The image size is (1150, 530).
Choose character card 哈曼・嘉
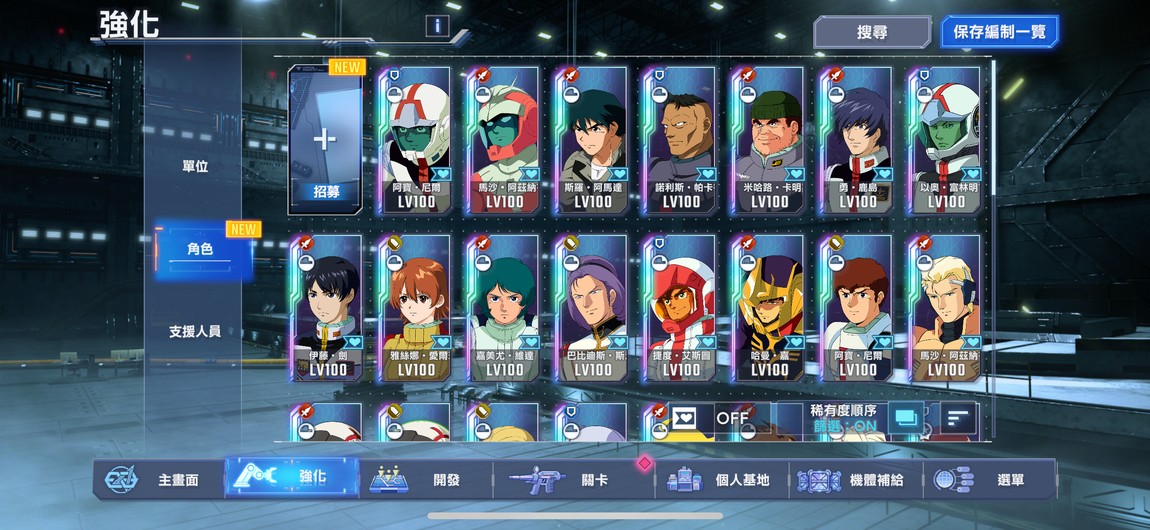click(769, 308)
